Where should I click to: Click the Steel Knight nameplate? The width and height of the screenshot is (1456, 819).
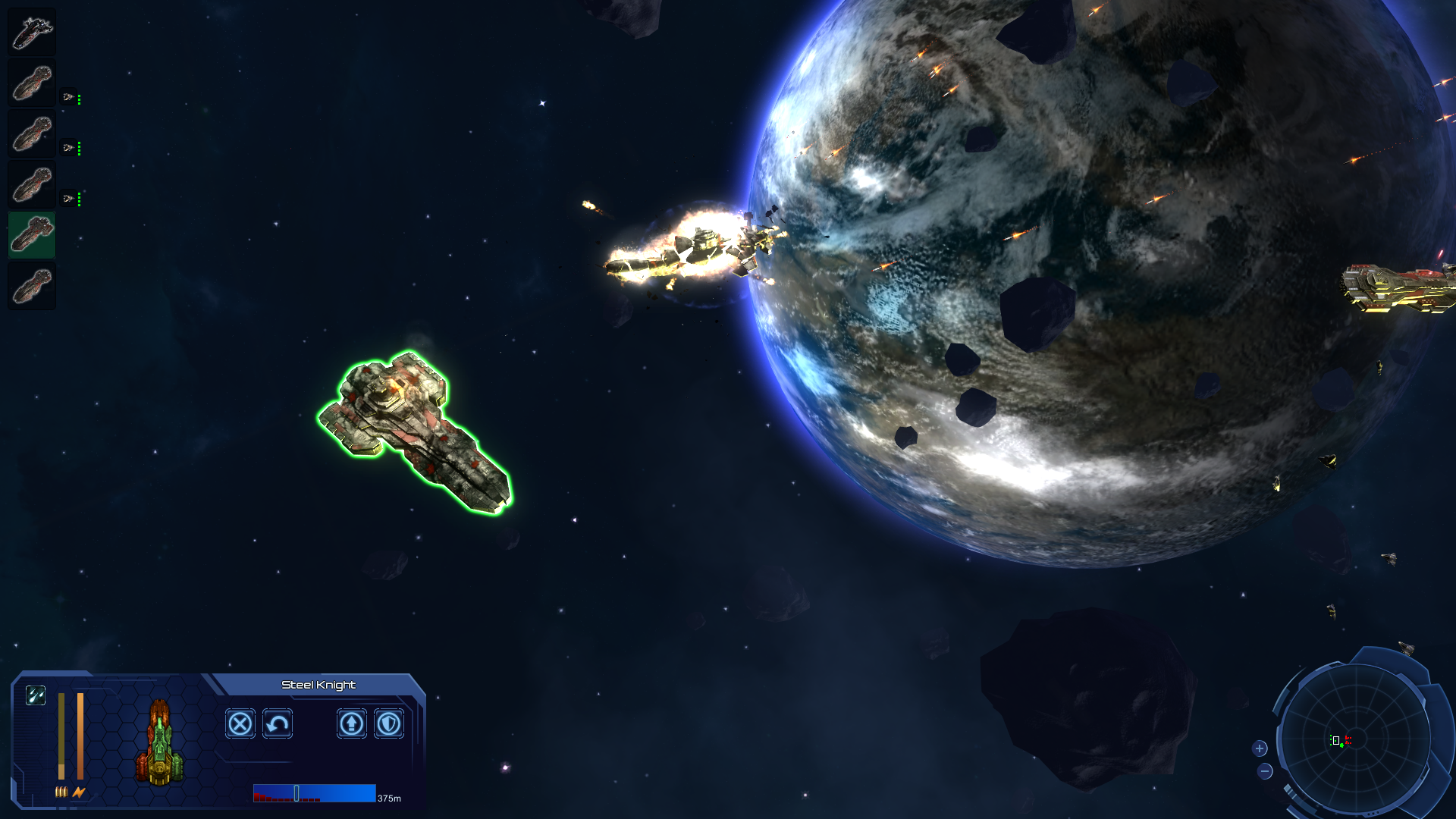(318, 684)
